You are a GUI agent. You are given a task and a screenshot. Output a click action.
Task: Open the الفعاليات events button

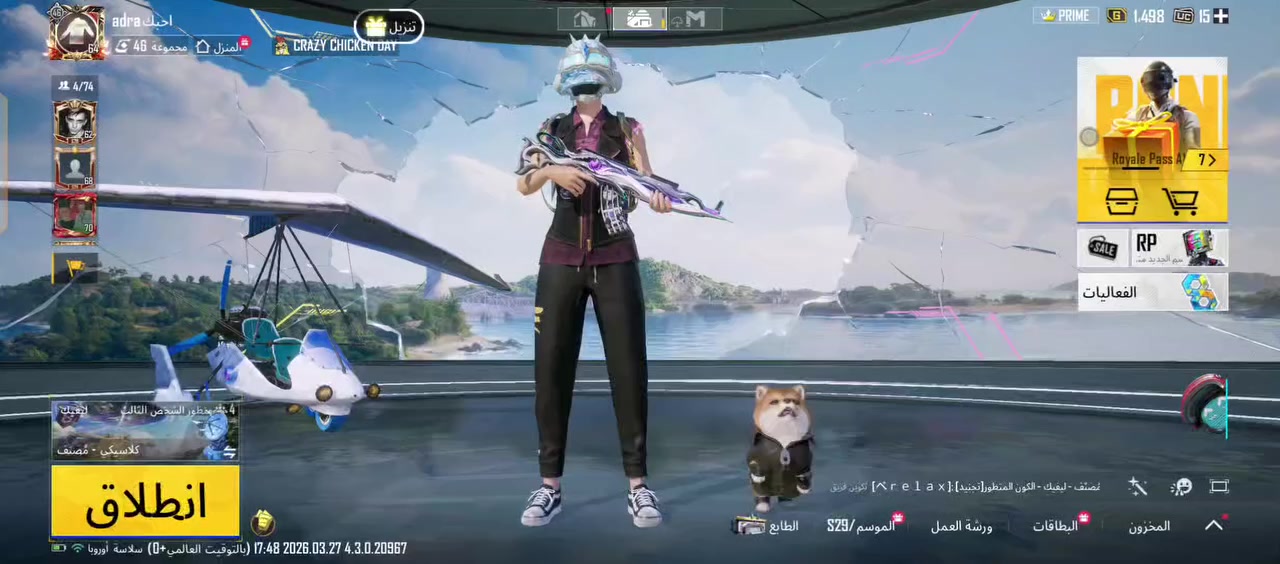click(1152, 292)
